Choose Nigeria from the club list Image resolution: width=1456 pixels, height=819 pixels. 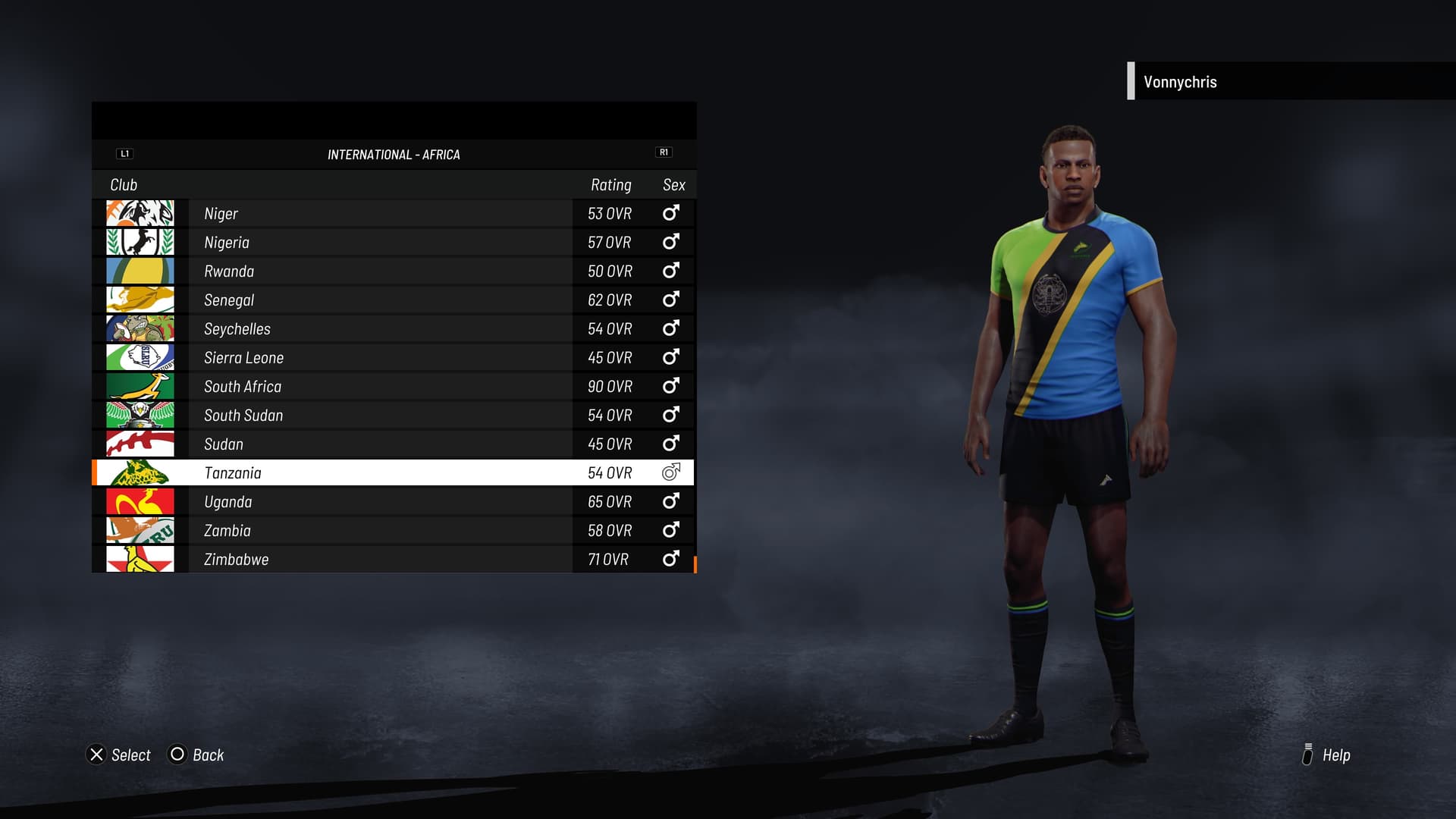pos(393,243)
